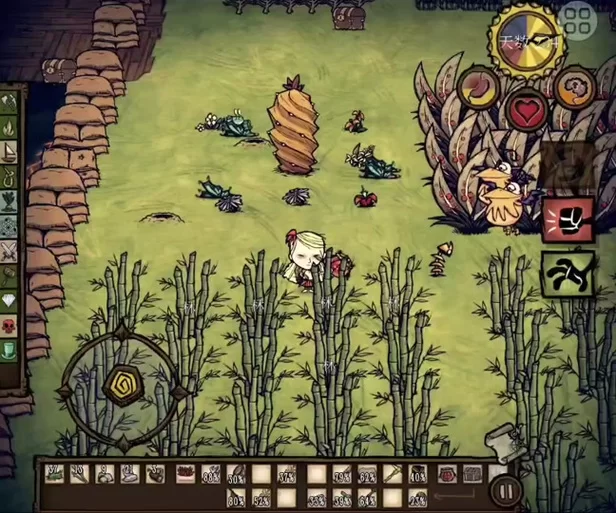The width and height of the screenshot is (616, 513).
Task: Switch to the Nautical sailboat crafting tab
Action: click(x=10, y=152)
